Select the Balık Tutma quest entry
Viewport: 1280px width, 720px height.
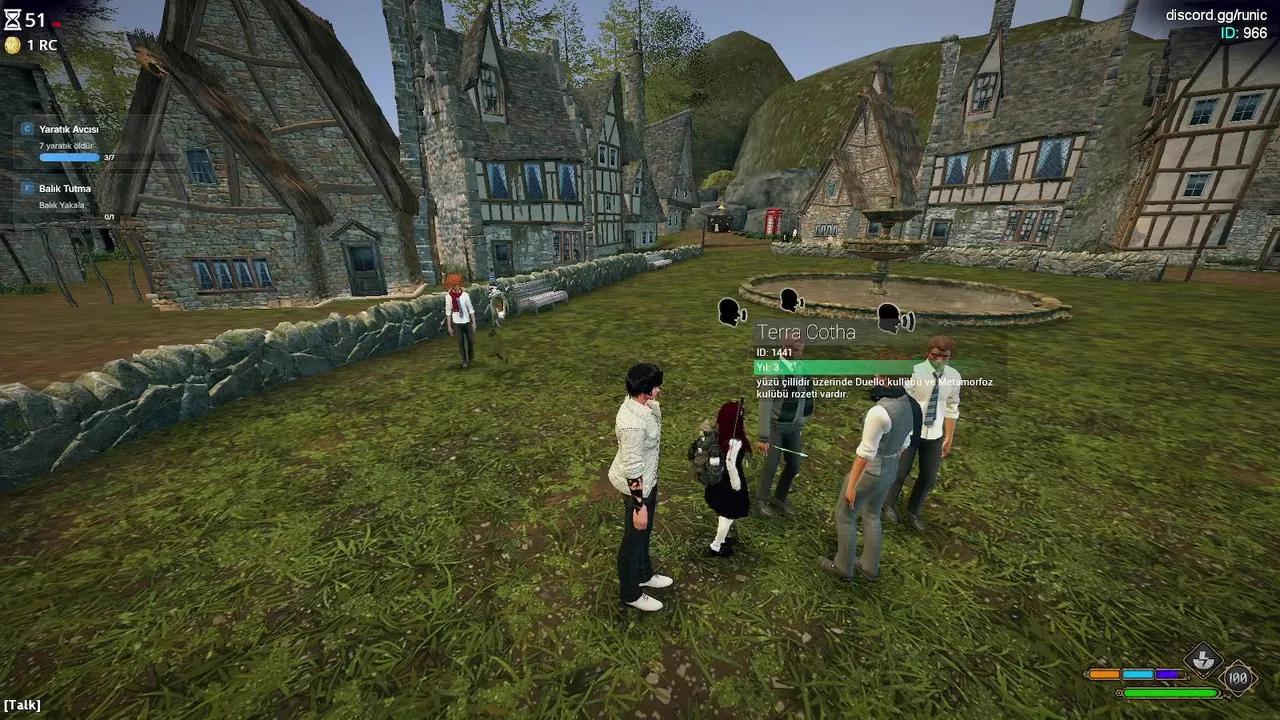tap(65, 189)
